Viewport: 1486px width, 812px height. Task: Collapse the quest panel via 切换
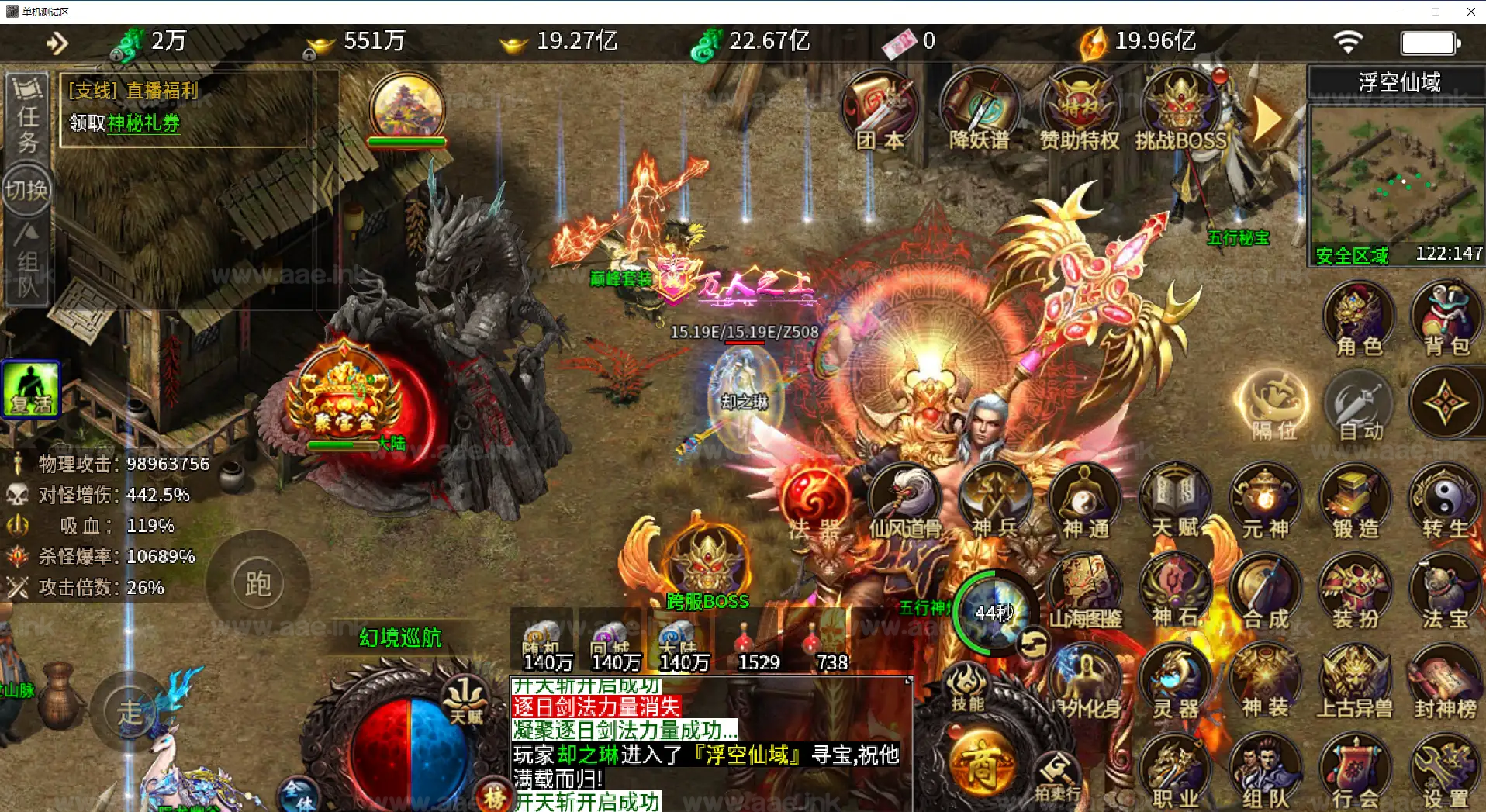26,188
